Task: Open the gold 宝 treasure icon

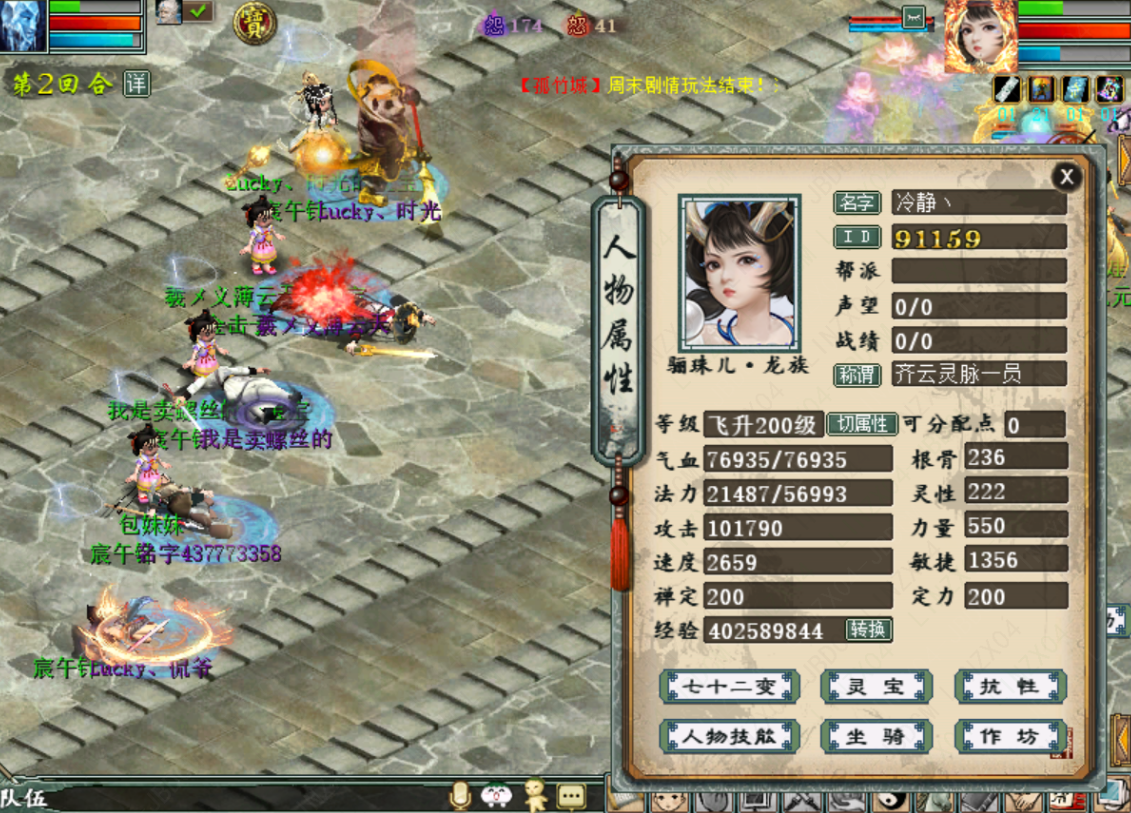Action: [x=255, y=23]
